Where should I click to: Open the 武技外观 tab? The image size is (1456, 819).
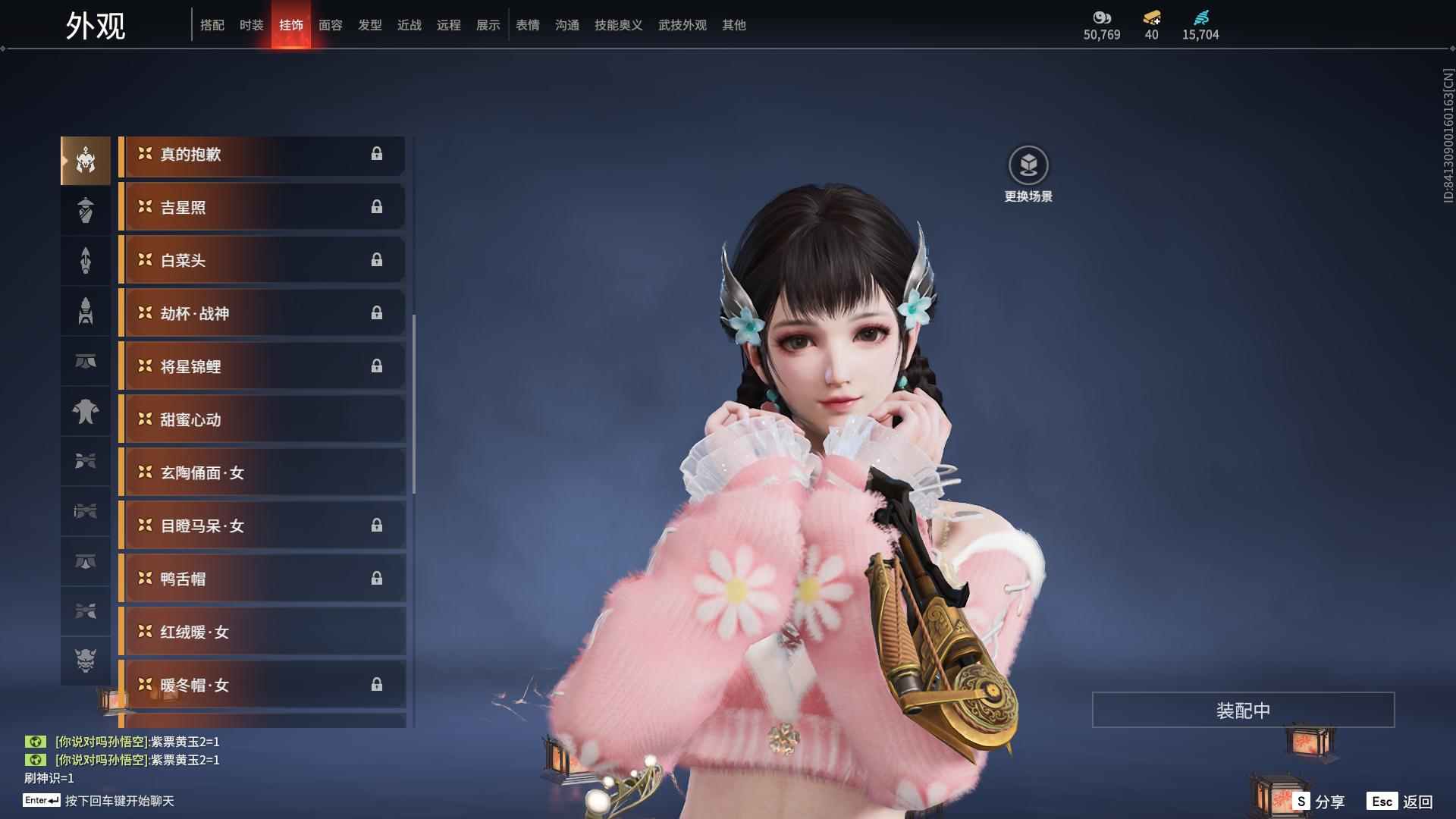pyautogui.click(x=682, y=25)
